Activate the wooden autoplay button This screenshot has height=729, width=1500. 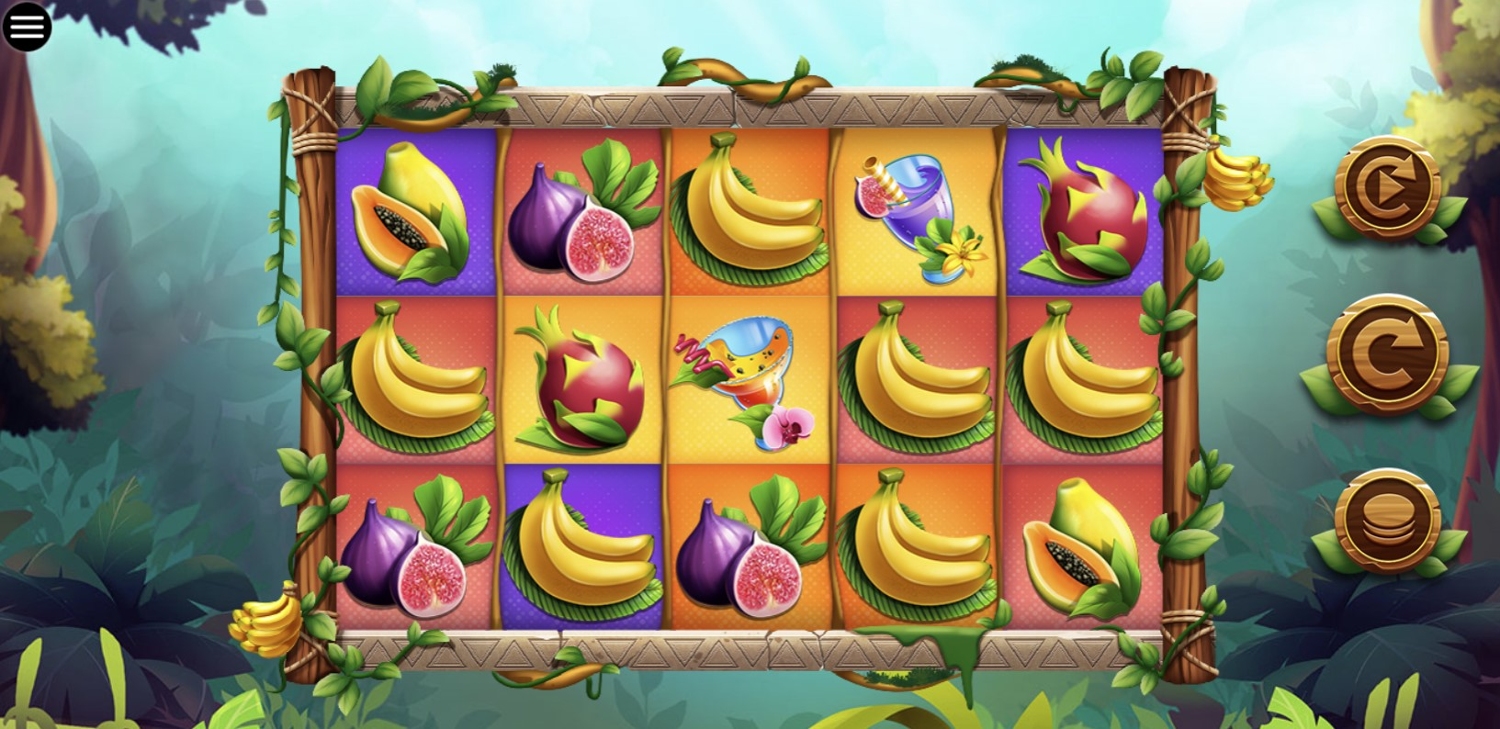[1387, 186]
